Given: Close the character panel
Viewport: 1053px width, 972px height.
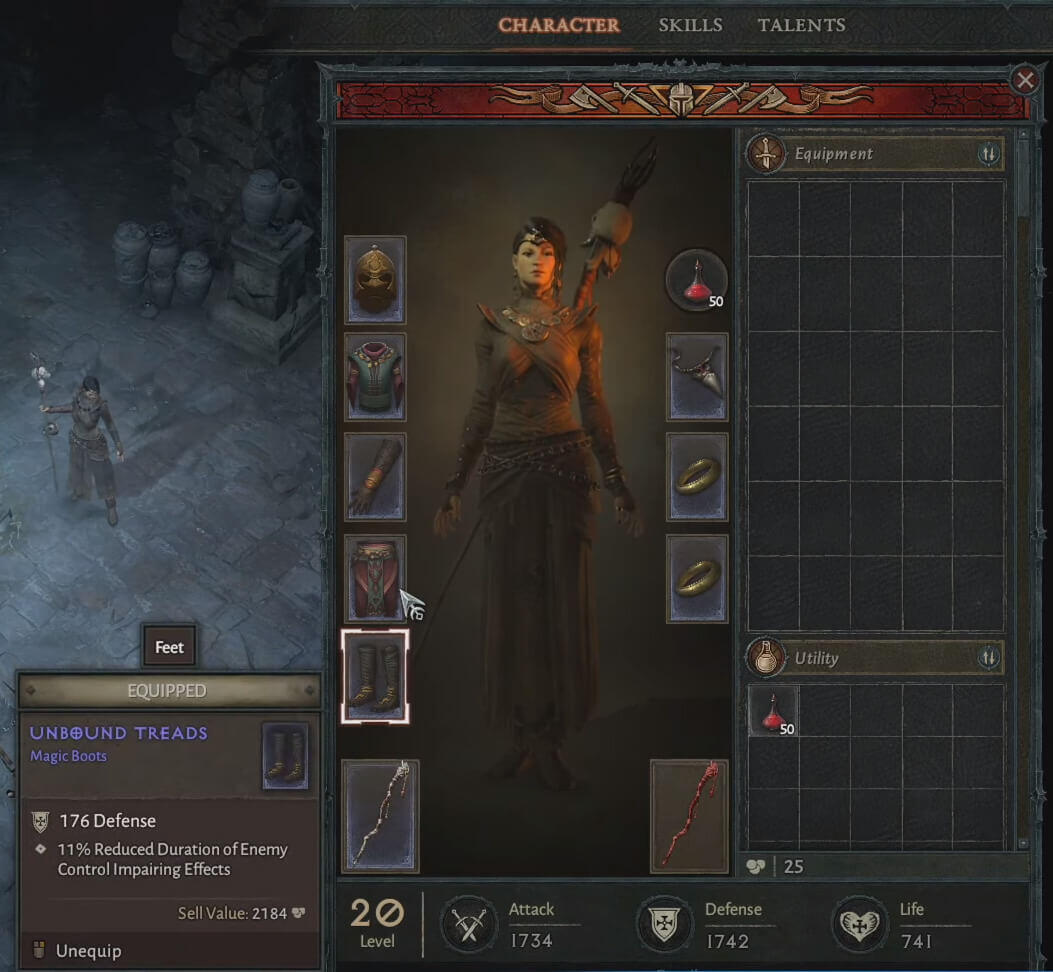Looking at the screenshot, I should pyautogui.click(x=1025, y=80).
